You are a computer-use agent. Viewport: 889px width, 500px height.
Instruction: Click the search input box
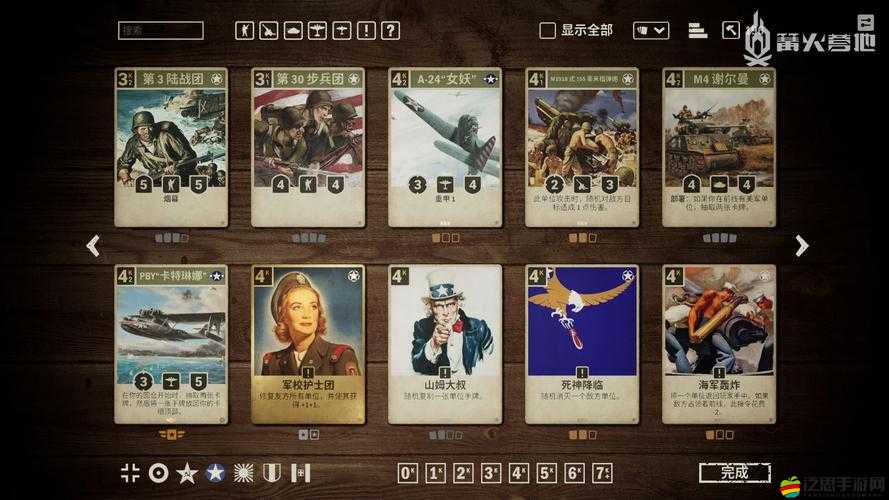coord(160,31)
